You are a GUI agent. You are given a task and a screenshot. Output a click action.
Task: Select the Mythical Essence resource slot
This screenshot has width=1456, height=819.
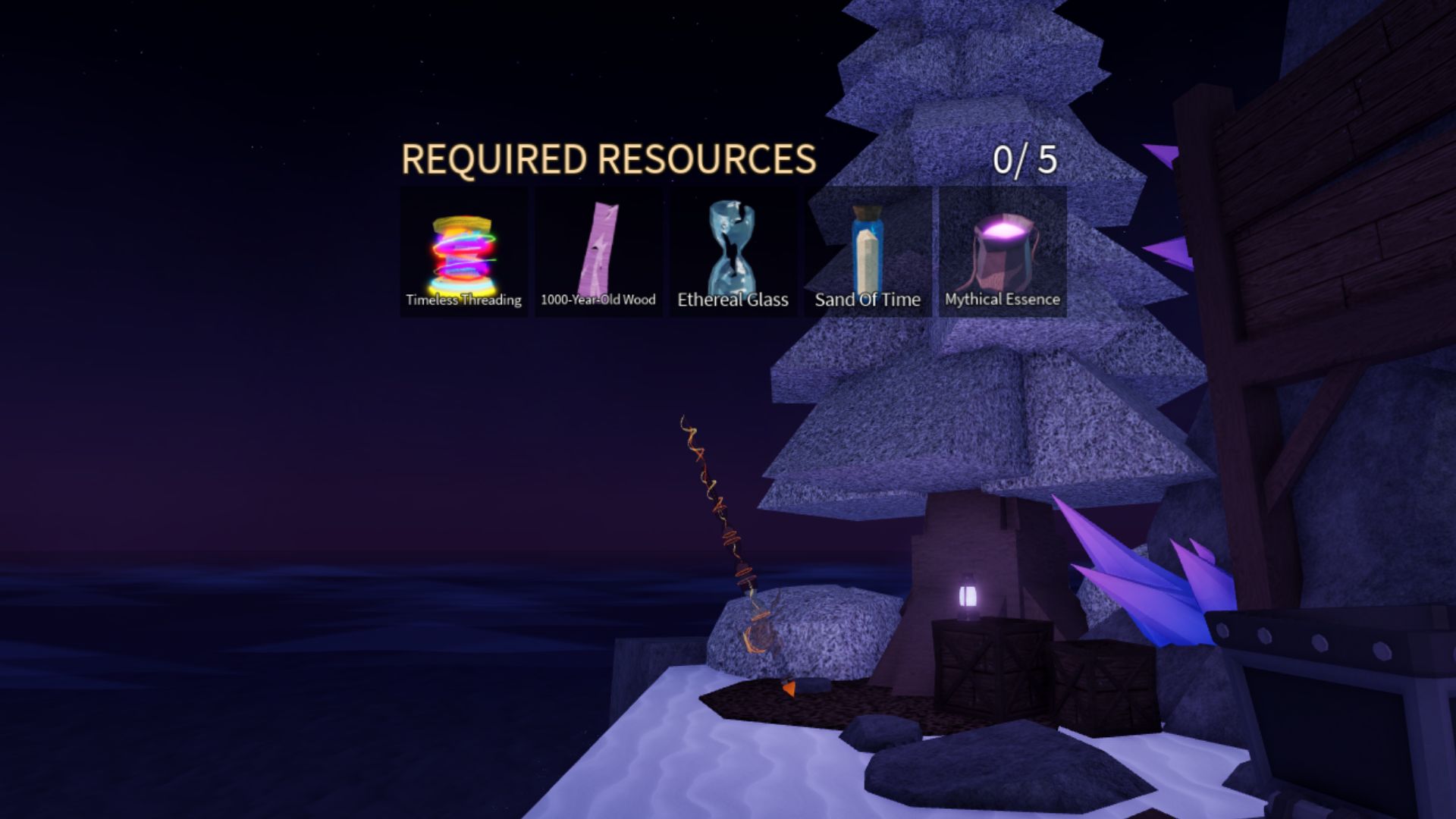[1003, 252]
